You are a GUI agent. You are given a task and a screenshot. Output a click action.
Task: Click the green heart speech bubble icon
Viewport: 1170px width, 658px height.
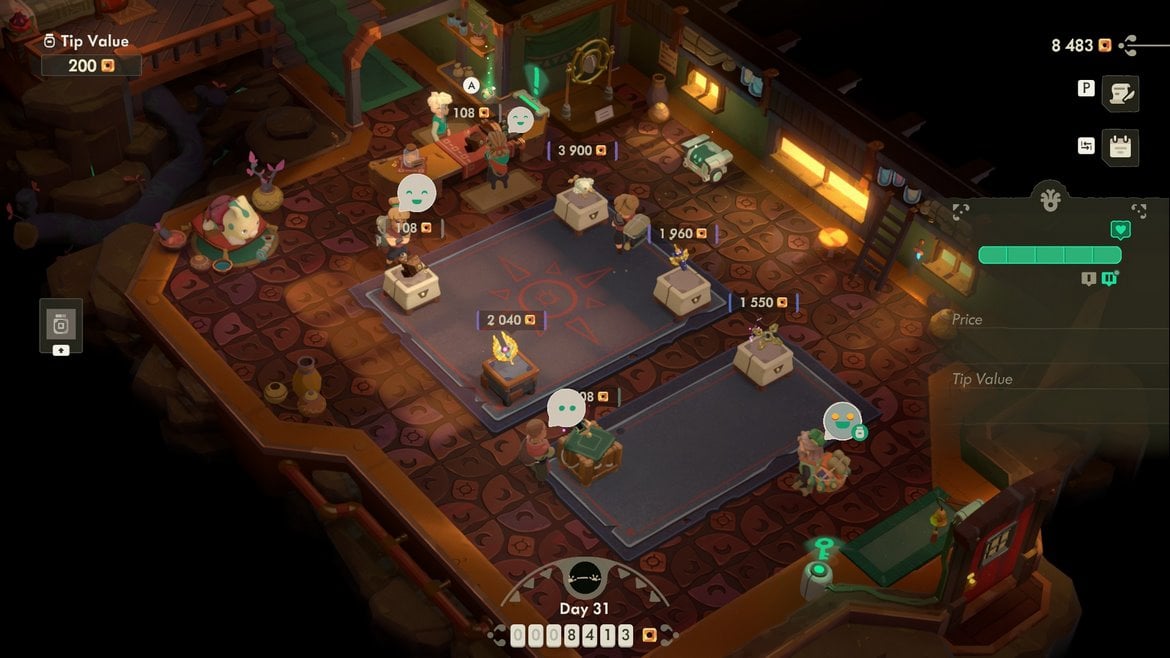1120,230
